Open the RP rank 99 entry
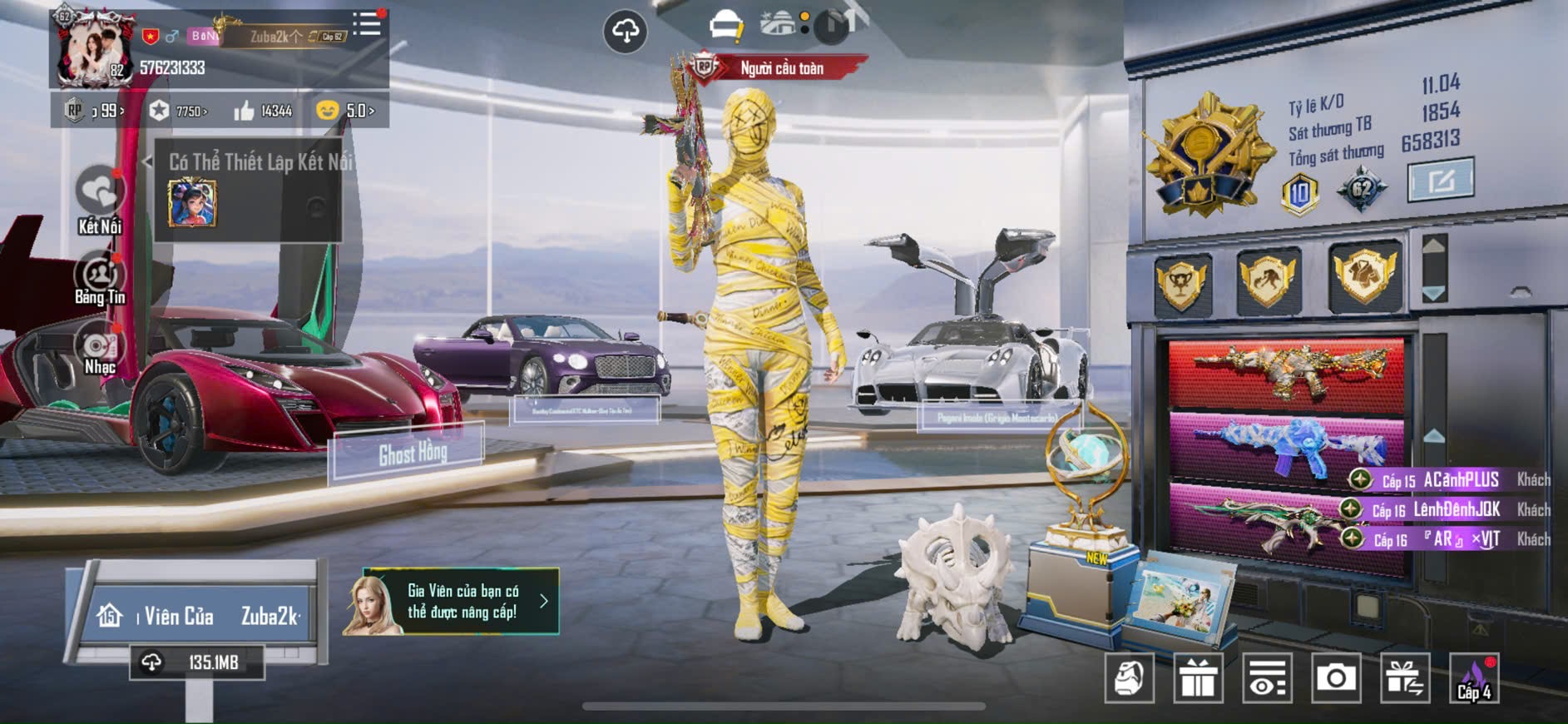 [97, 111]
